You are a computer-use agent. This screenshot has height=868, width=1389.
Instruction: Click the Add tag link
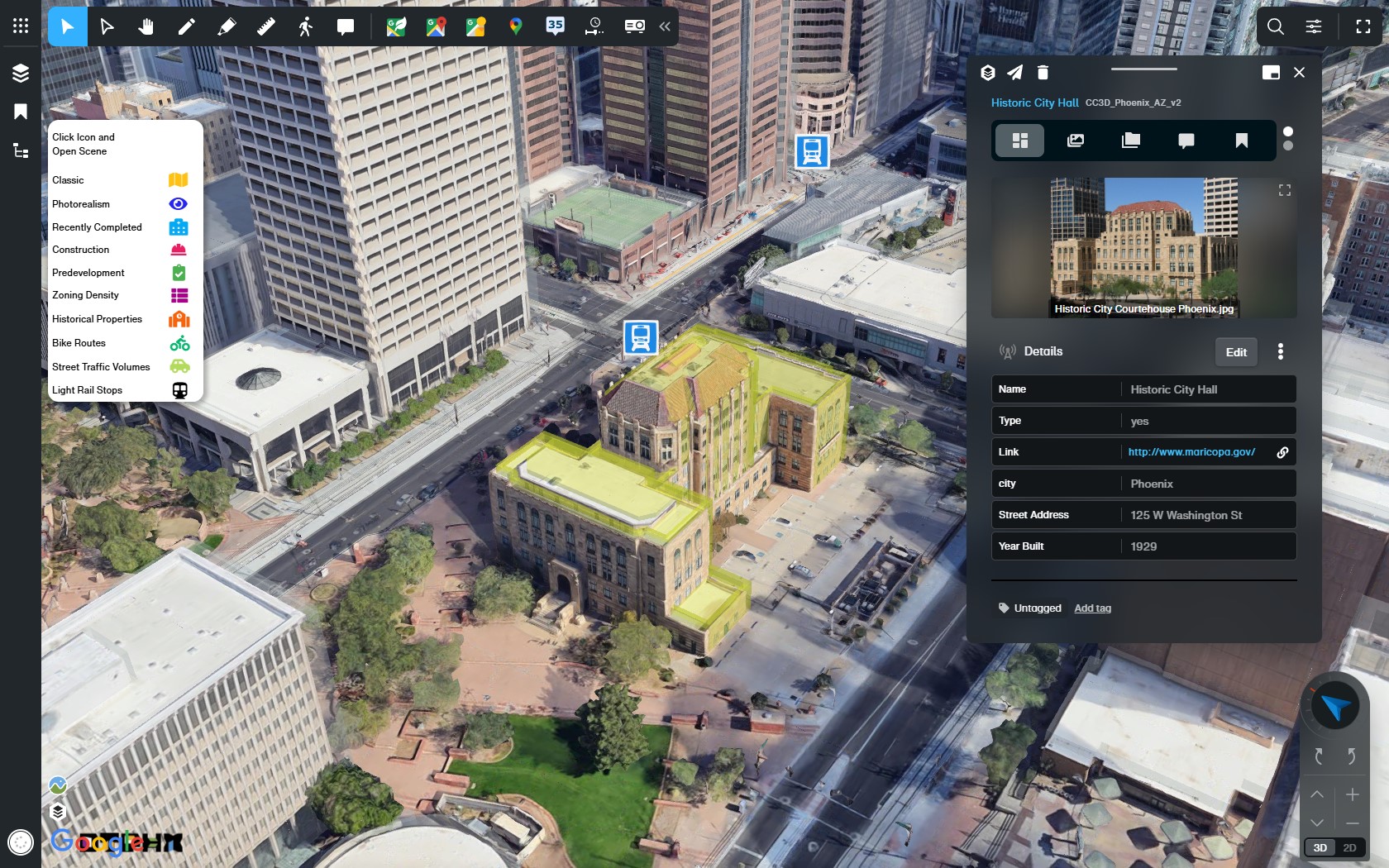pos(1092,608)
